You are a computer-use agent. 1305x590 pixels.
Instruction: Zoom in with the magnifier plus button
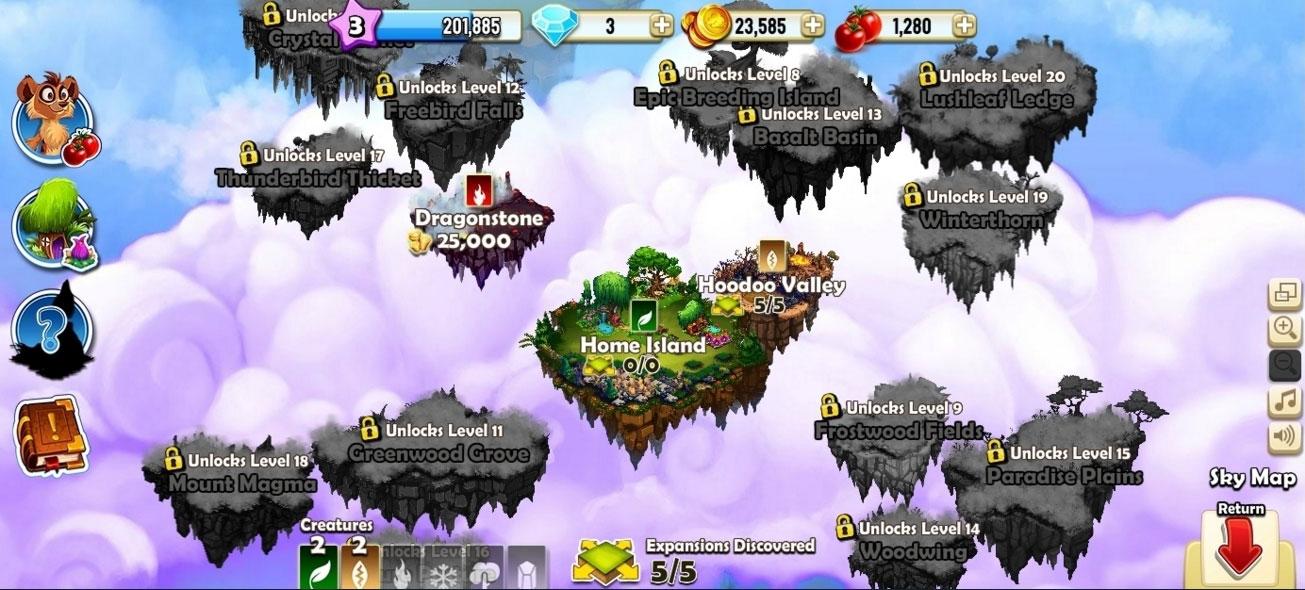(1284, 328)
